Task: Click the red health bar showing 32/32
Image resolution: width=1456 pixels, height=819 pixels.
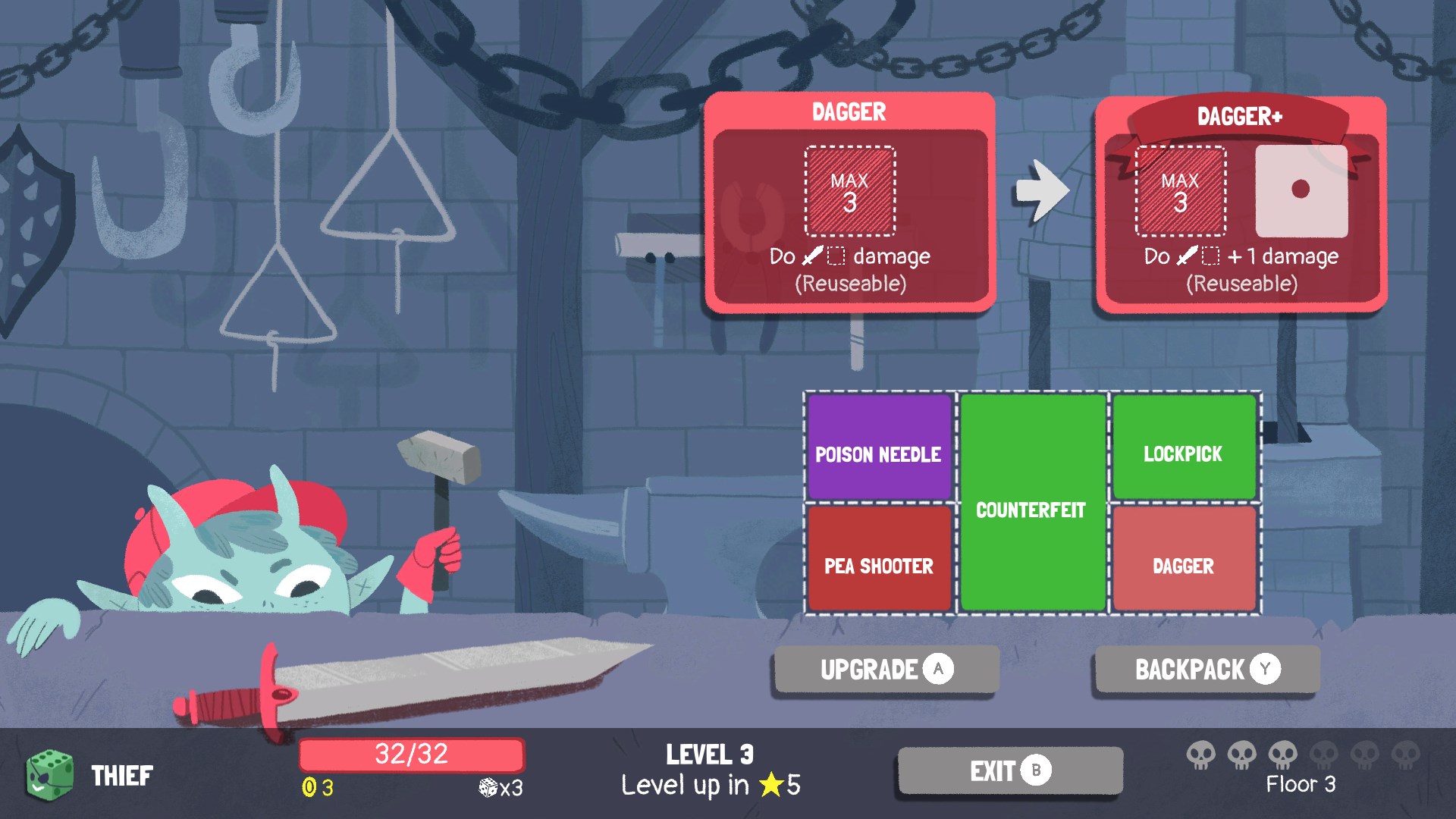Action: (413, 755)
